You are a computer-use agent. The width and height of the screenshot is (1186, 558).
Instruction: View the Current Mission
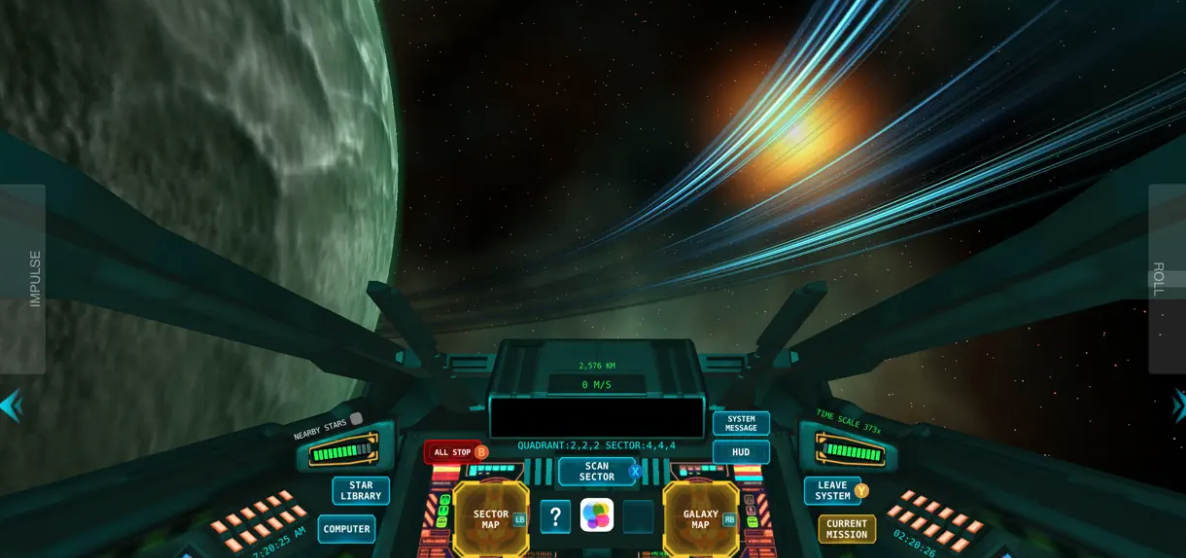(847, 529)
